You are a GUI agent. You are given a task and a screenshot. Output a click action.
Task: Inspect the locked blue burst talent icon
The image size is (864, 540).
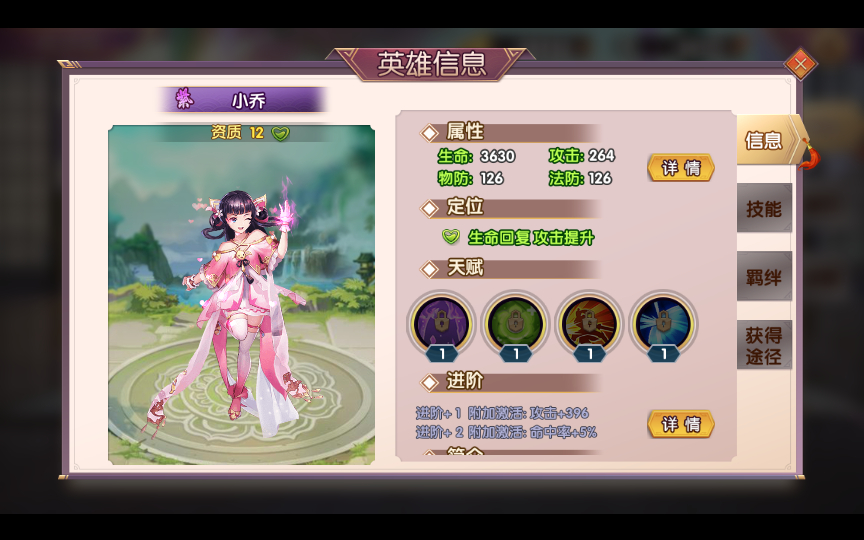tap(664, 323)
